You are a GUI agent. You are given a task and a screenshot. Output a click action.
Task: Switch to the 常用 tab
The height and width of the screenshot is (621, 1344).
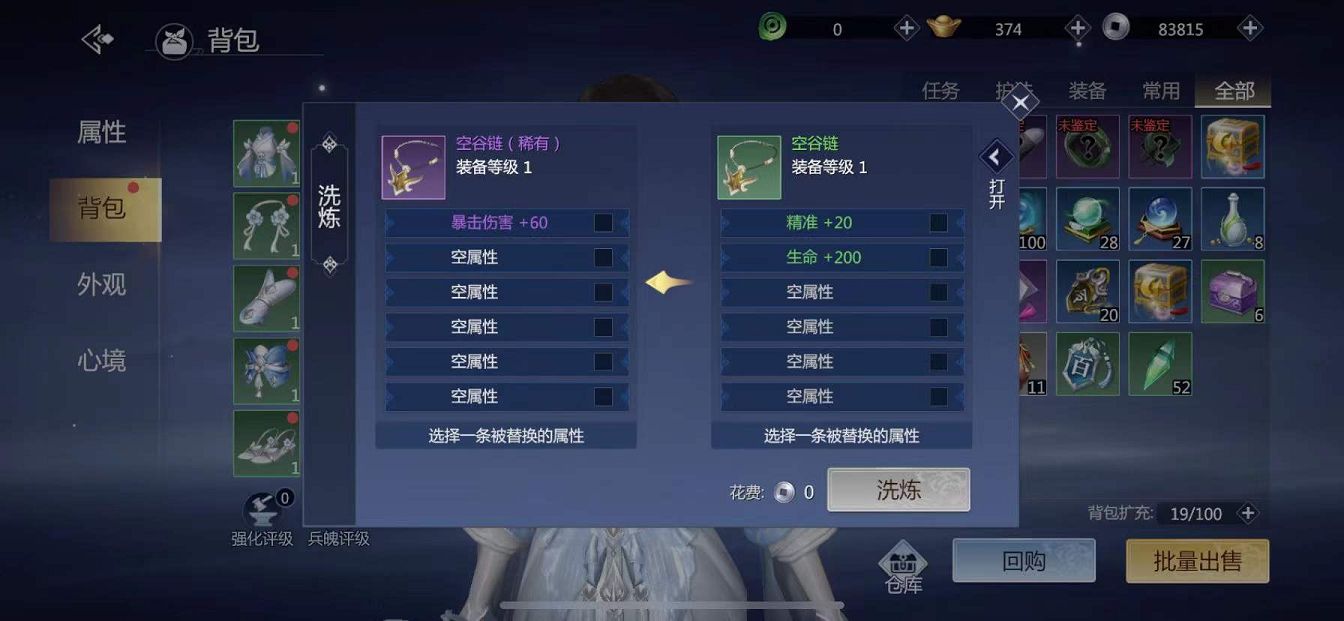click(1160, 91)
